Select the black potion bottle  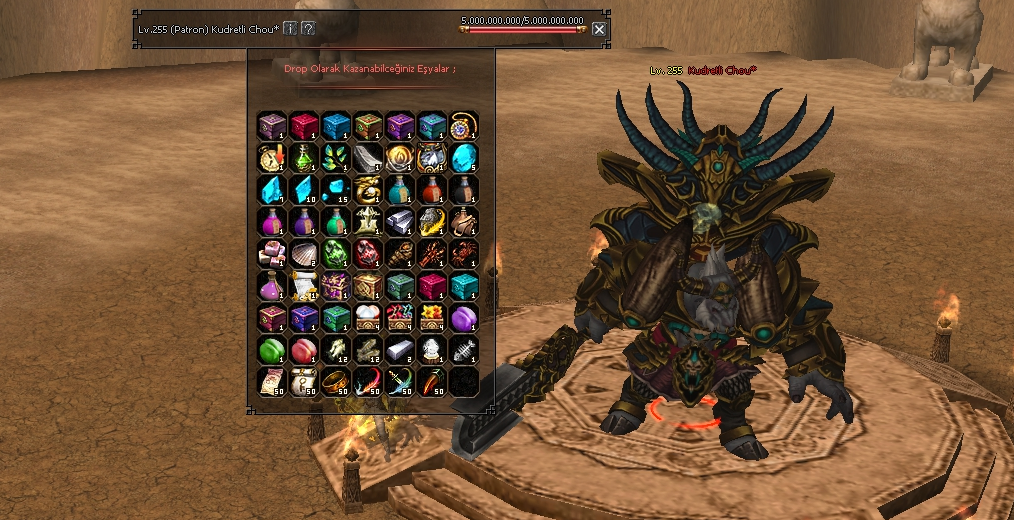tap(464, 189)
